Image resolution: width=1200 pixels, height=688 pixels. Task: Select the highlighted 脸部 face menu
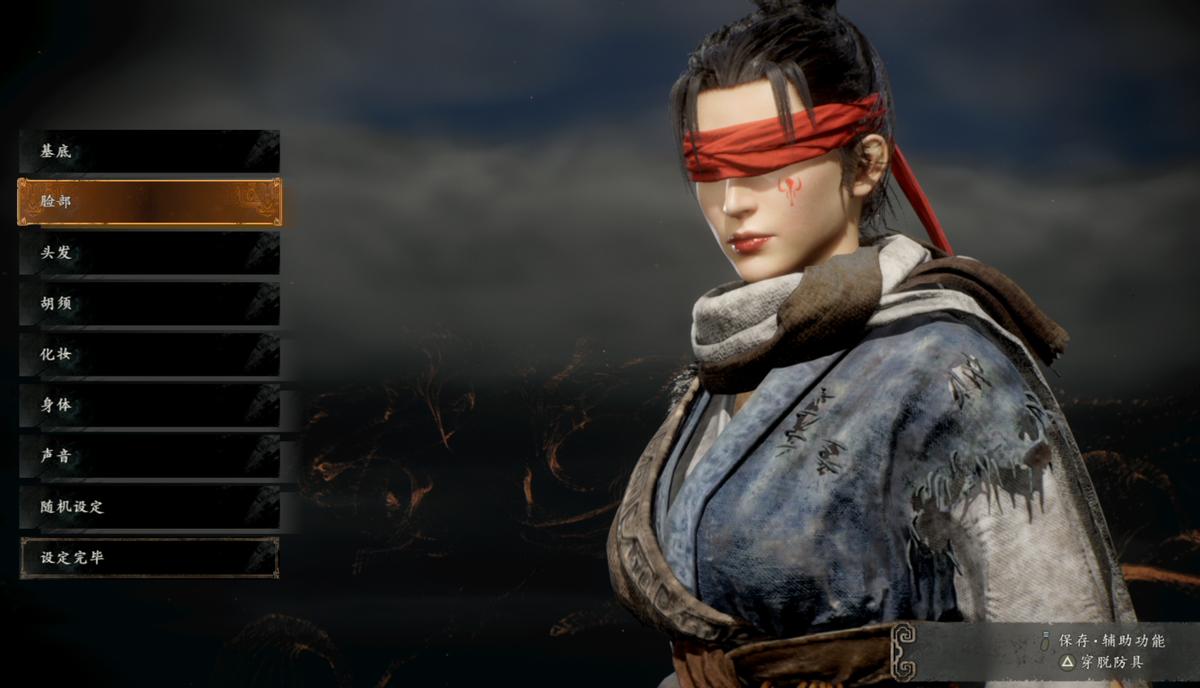click(x=149, y=202)
